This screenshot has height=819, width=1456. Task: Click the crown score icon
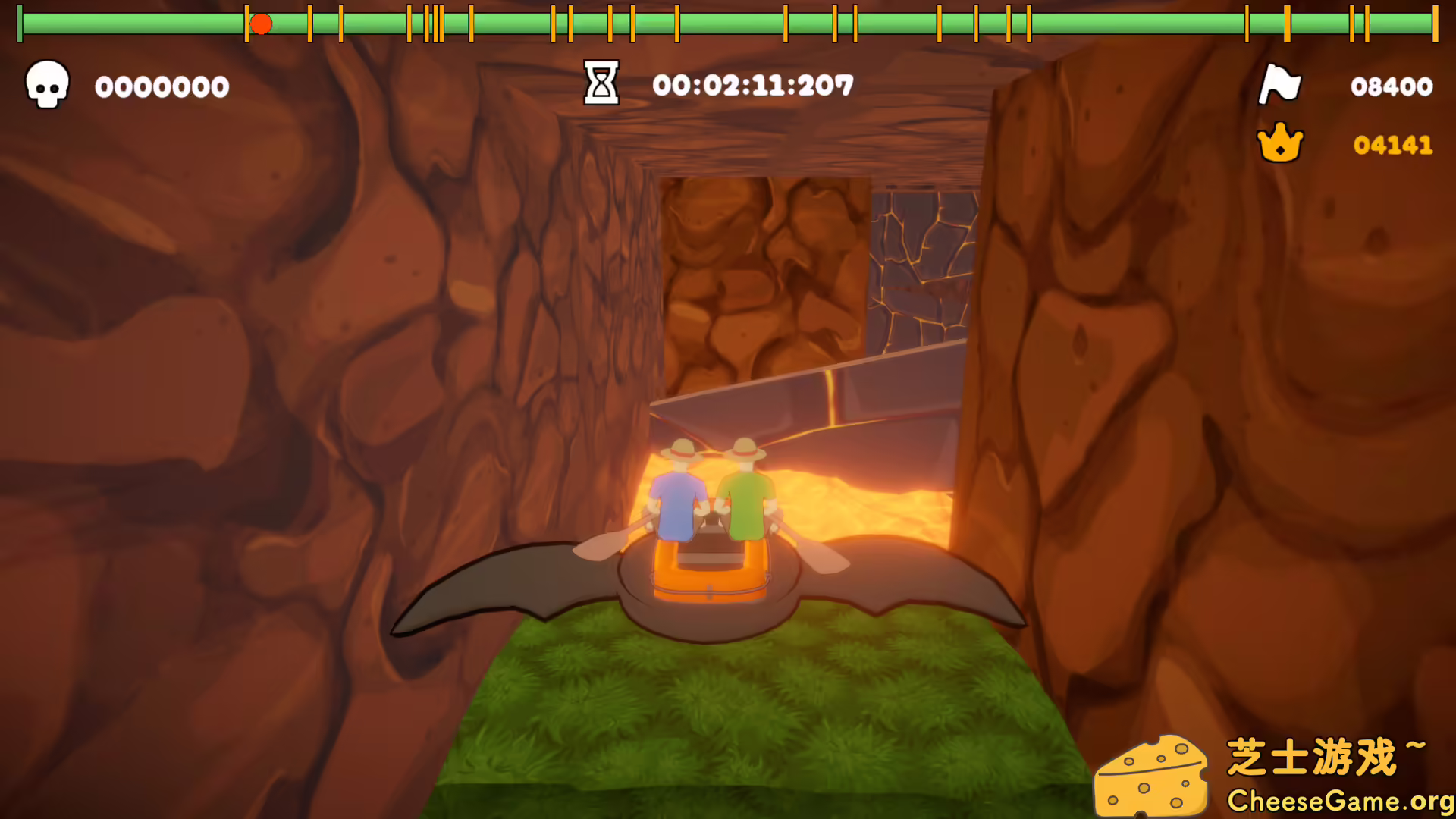click(x=1280, y=144)
